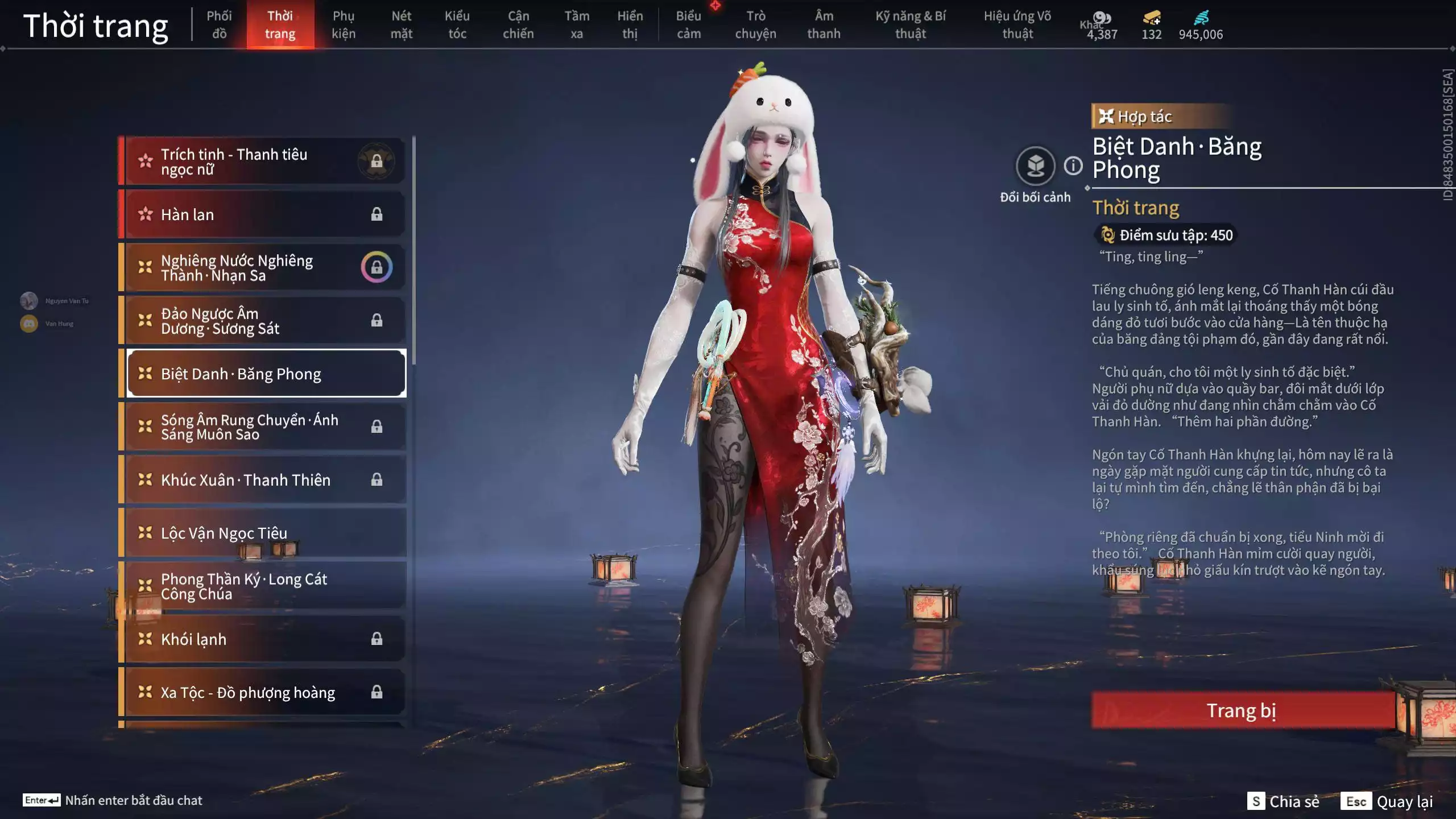Screen dimensions: 1456x819
Task: Open the outfit info icon
Action: (1073, 166)
